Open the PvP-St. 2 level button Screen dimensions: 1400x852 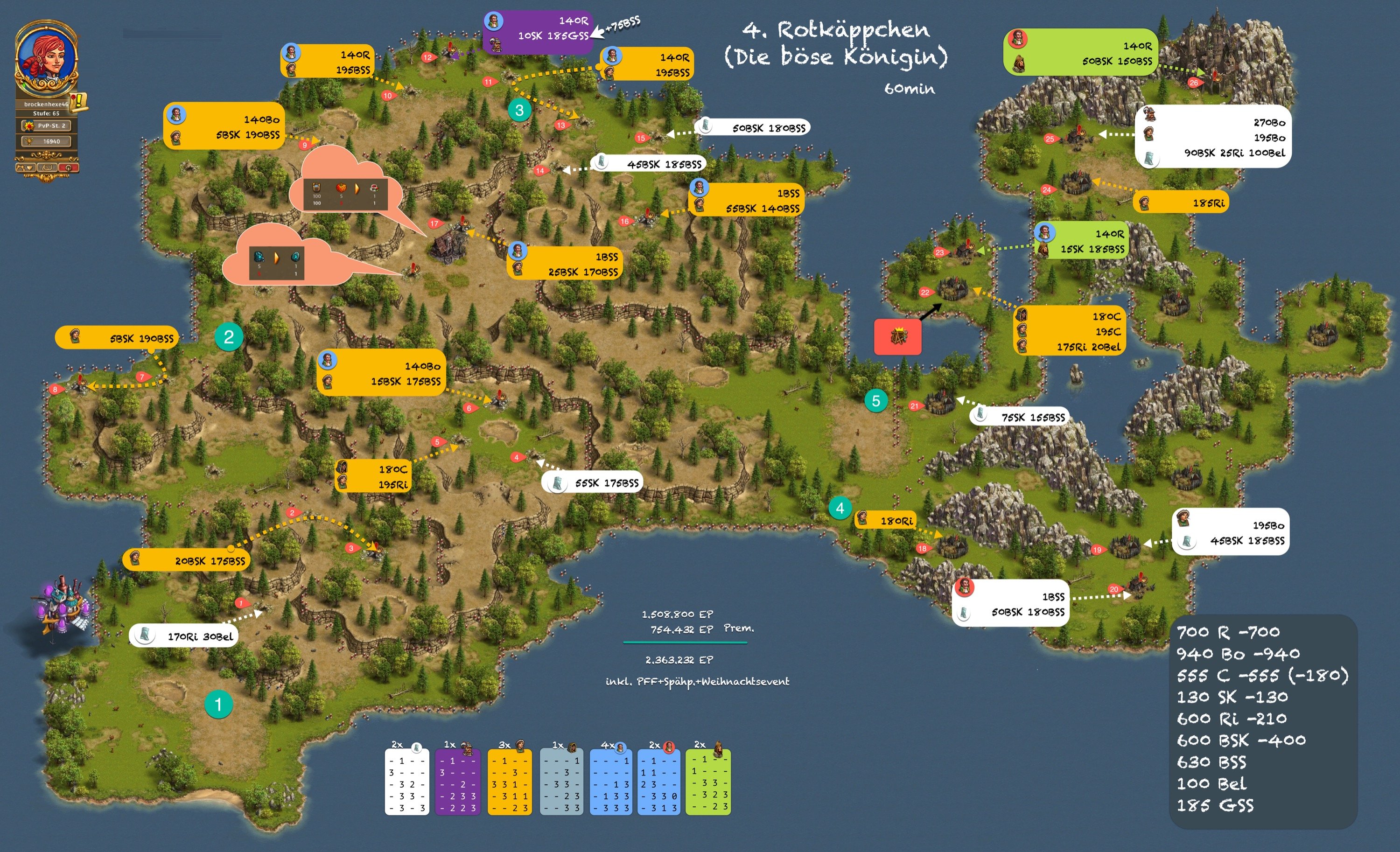pyautogui.click(x=46, y=126)
